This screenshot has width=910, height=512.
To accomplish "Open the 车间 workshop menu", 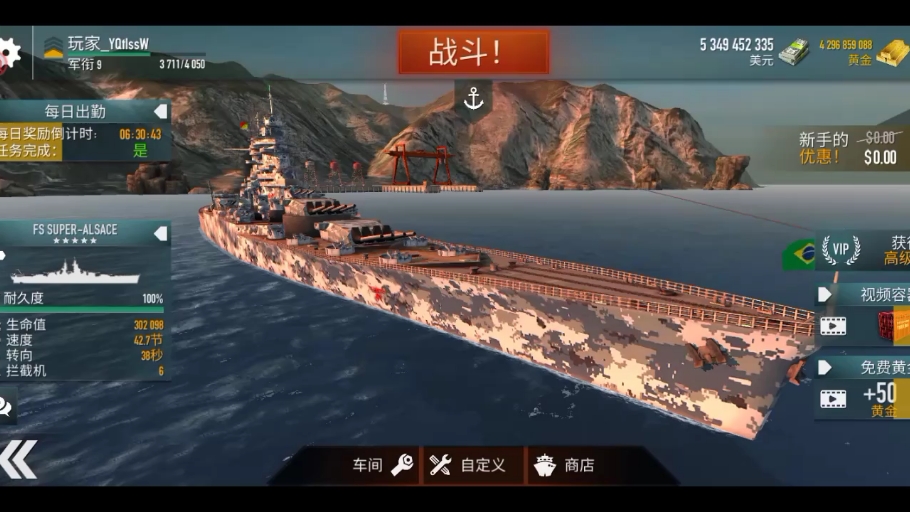I will coord(382,465).
